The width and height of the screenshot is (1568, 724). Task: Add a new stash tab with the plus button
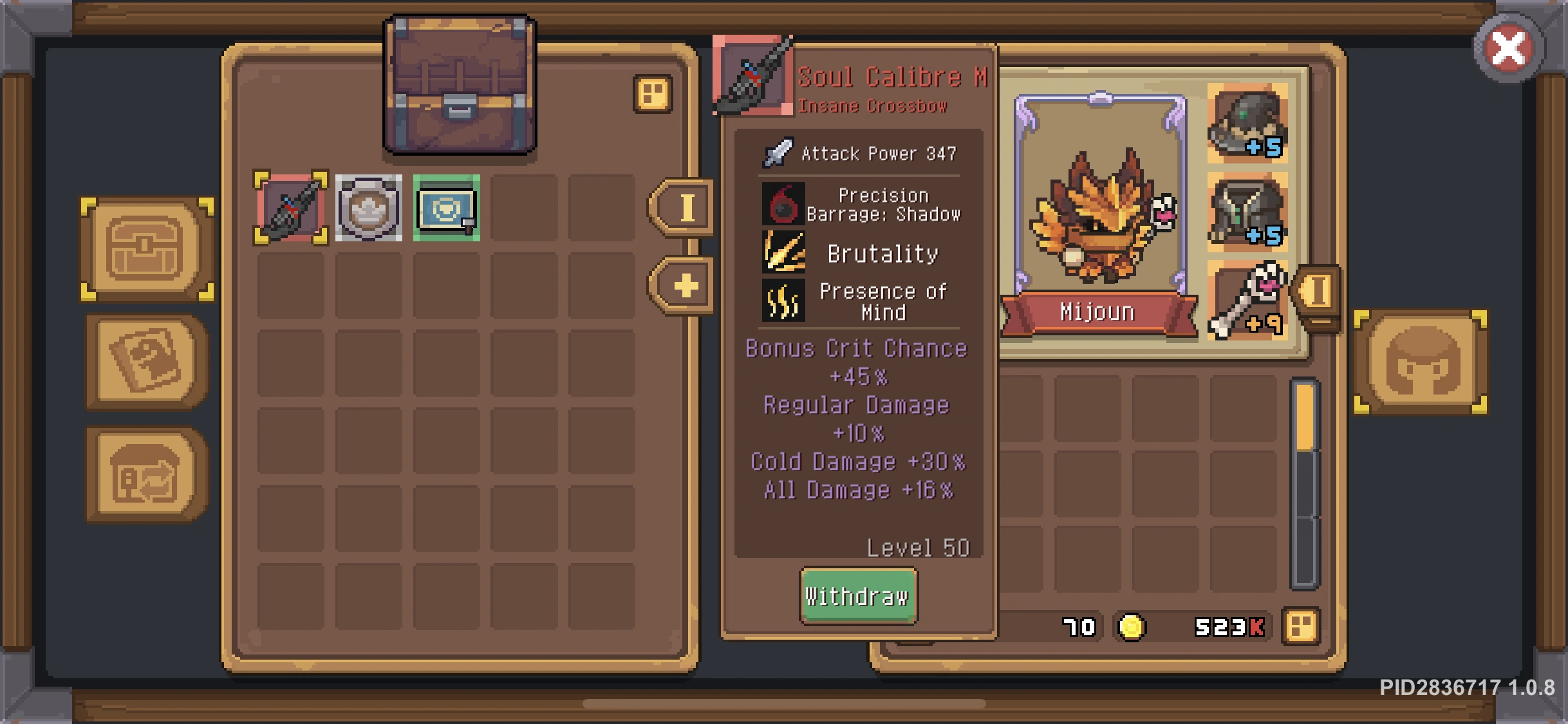click(x=684, y=285)
